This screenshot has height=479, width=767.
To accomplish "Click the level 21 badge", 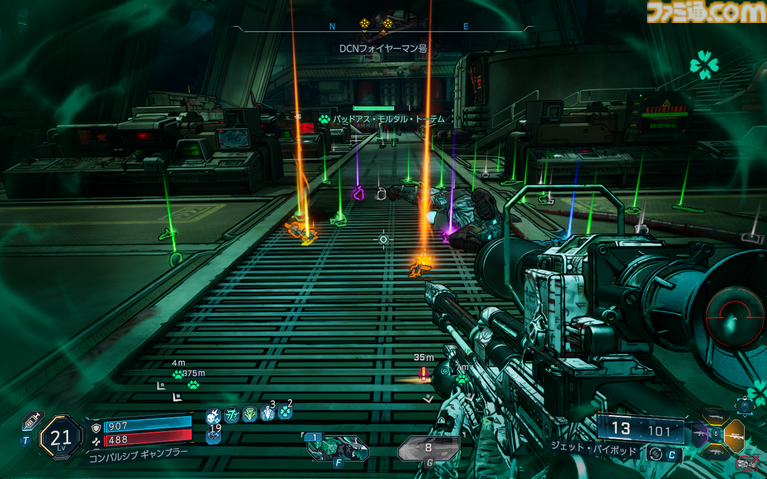I will click(x=61, y=437).
